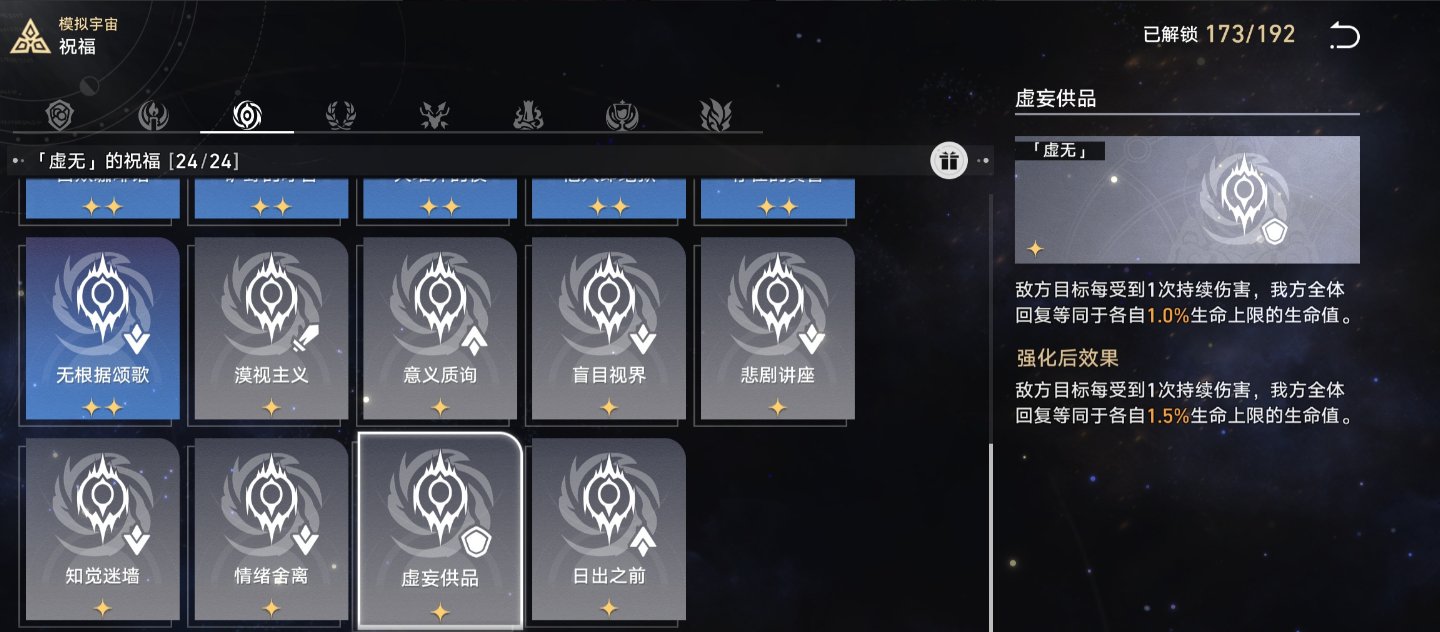View the 日出之前 blessing card
Viewport: 1440px width, 632px height.
[609, 529]
